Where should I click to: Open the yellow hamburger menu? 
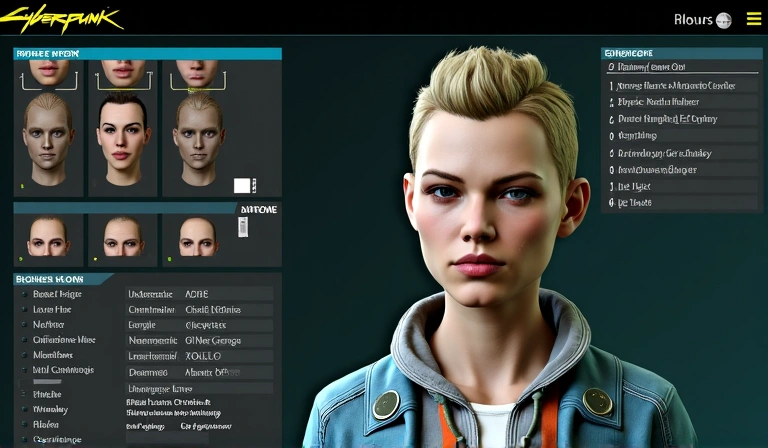[x=753, y=19]
